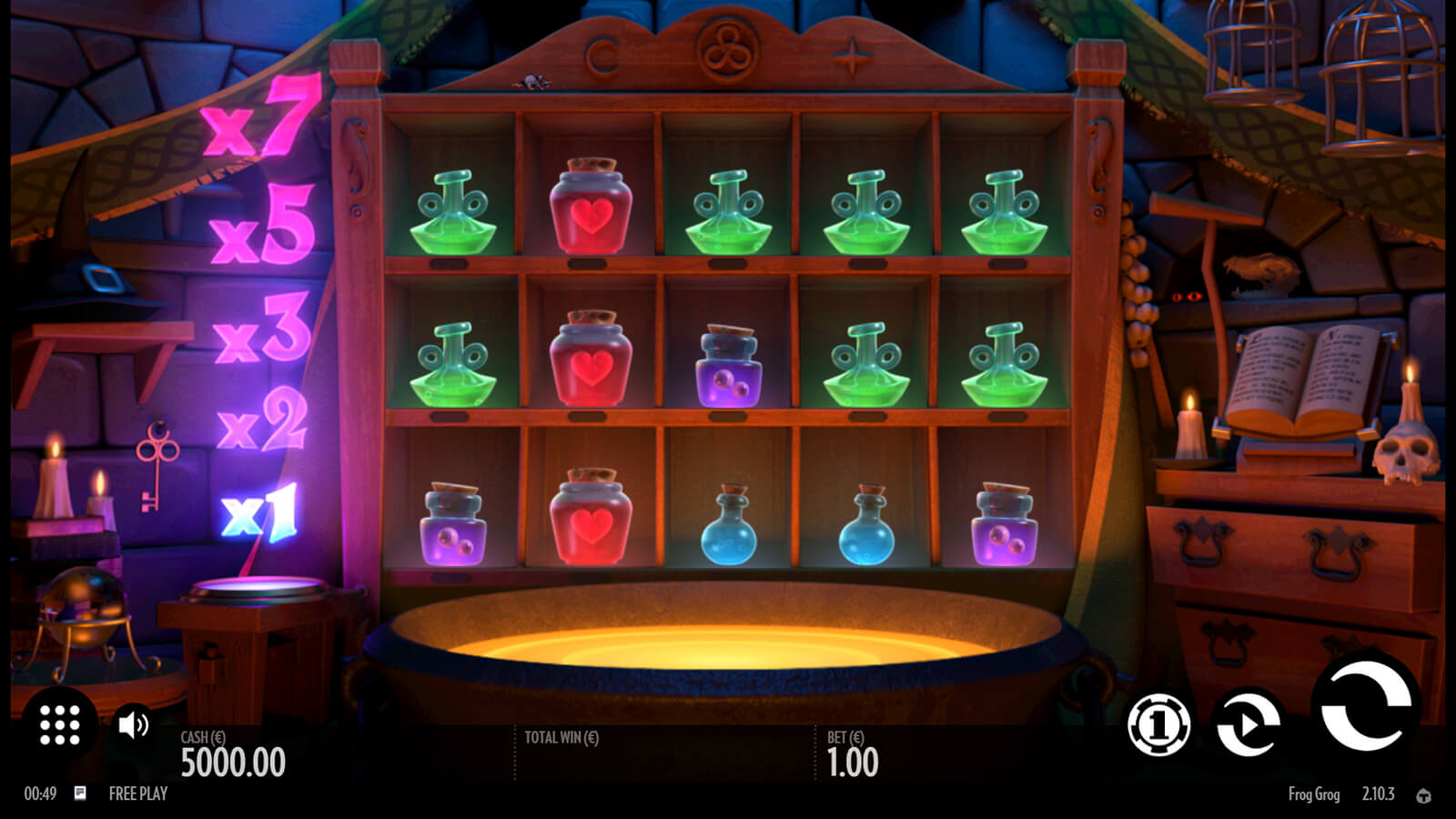1456x819 pixels.
Task: Open autoplay options
Action: click(1248, 723)
